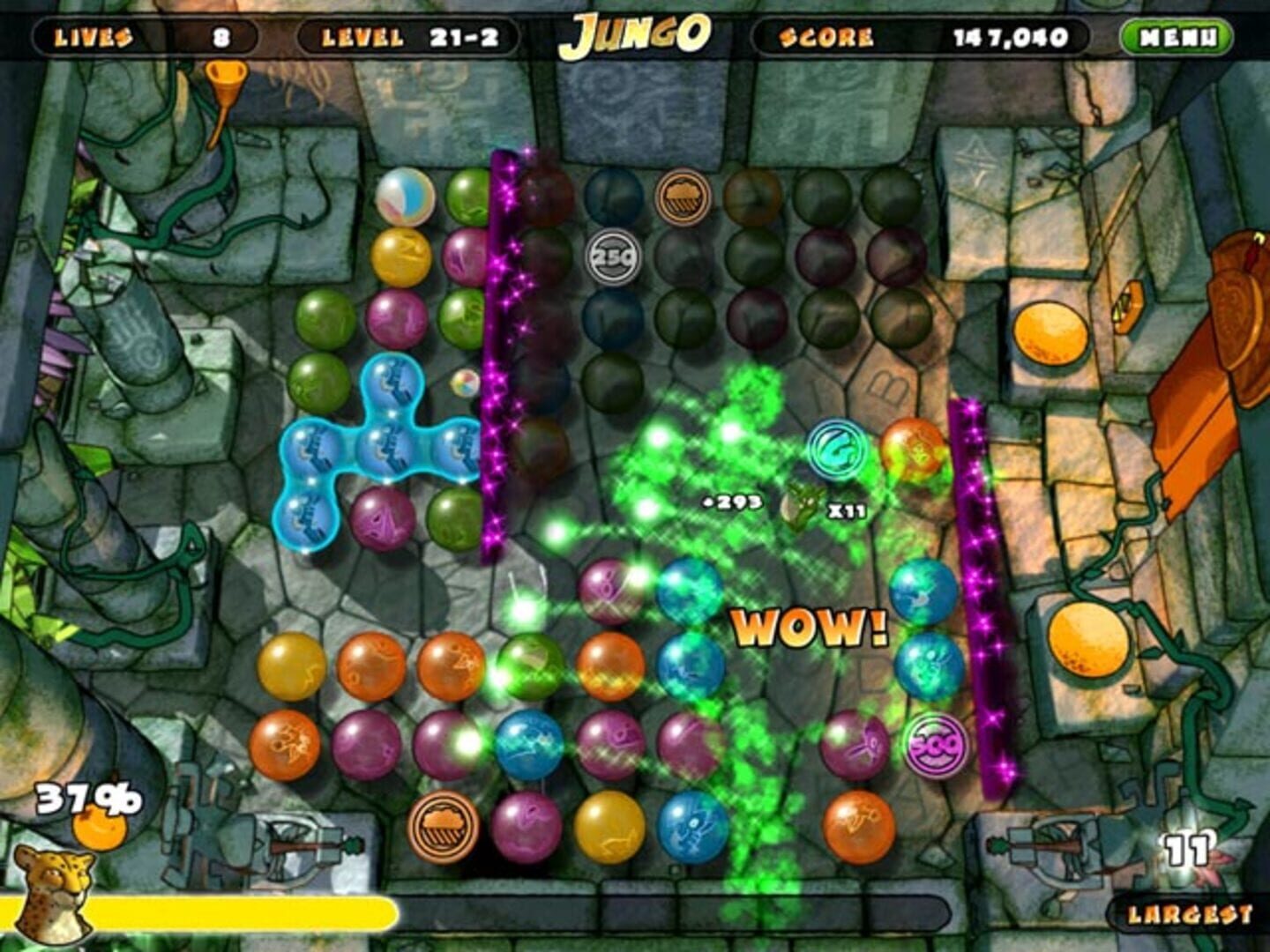
Task: Select the x11 multiplier indicator
Action: [849, 509]
